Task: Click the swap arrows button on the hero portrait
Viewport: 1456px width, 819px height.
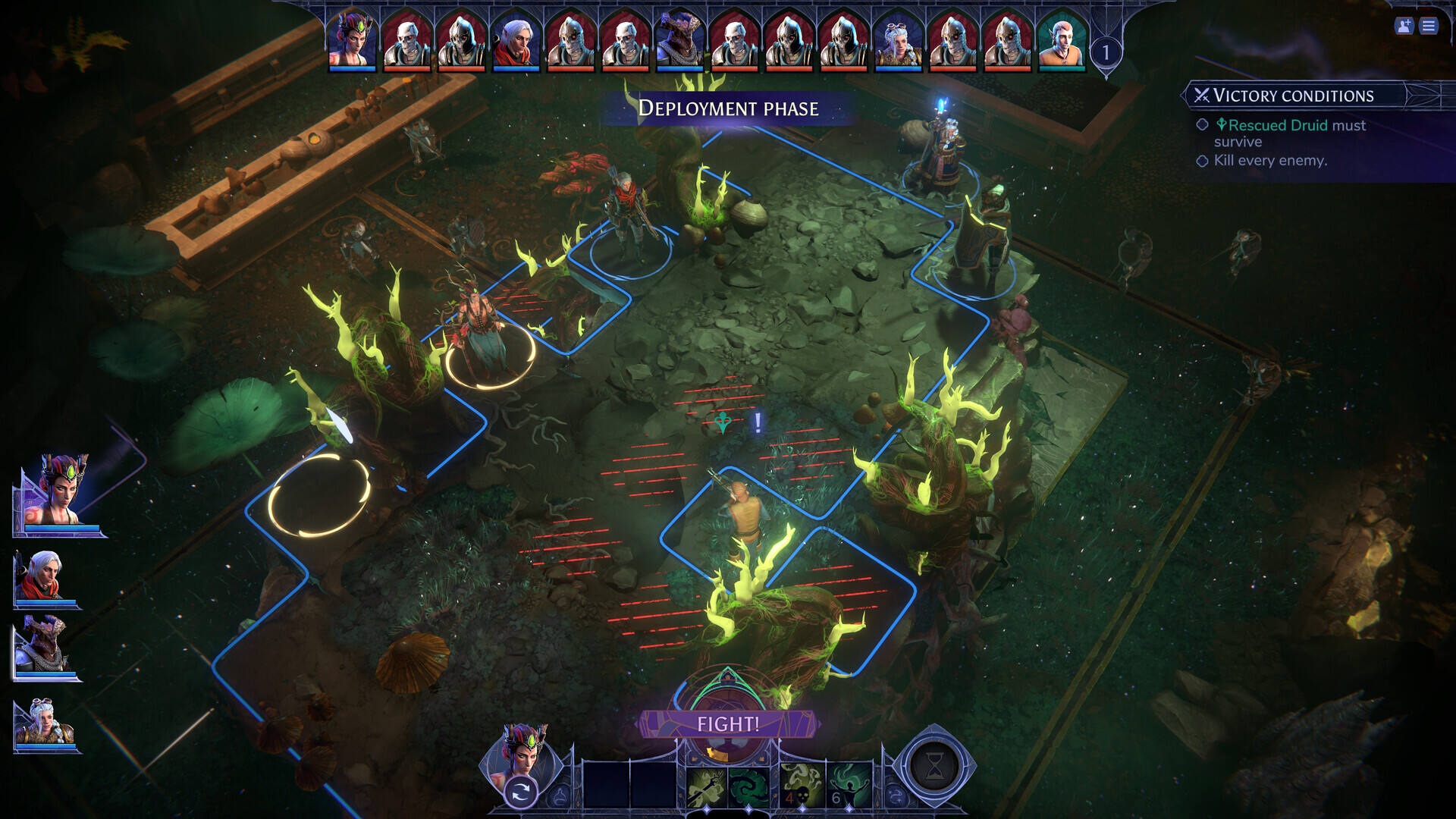Action: click(x=520, y=793)
